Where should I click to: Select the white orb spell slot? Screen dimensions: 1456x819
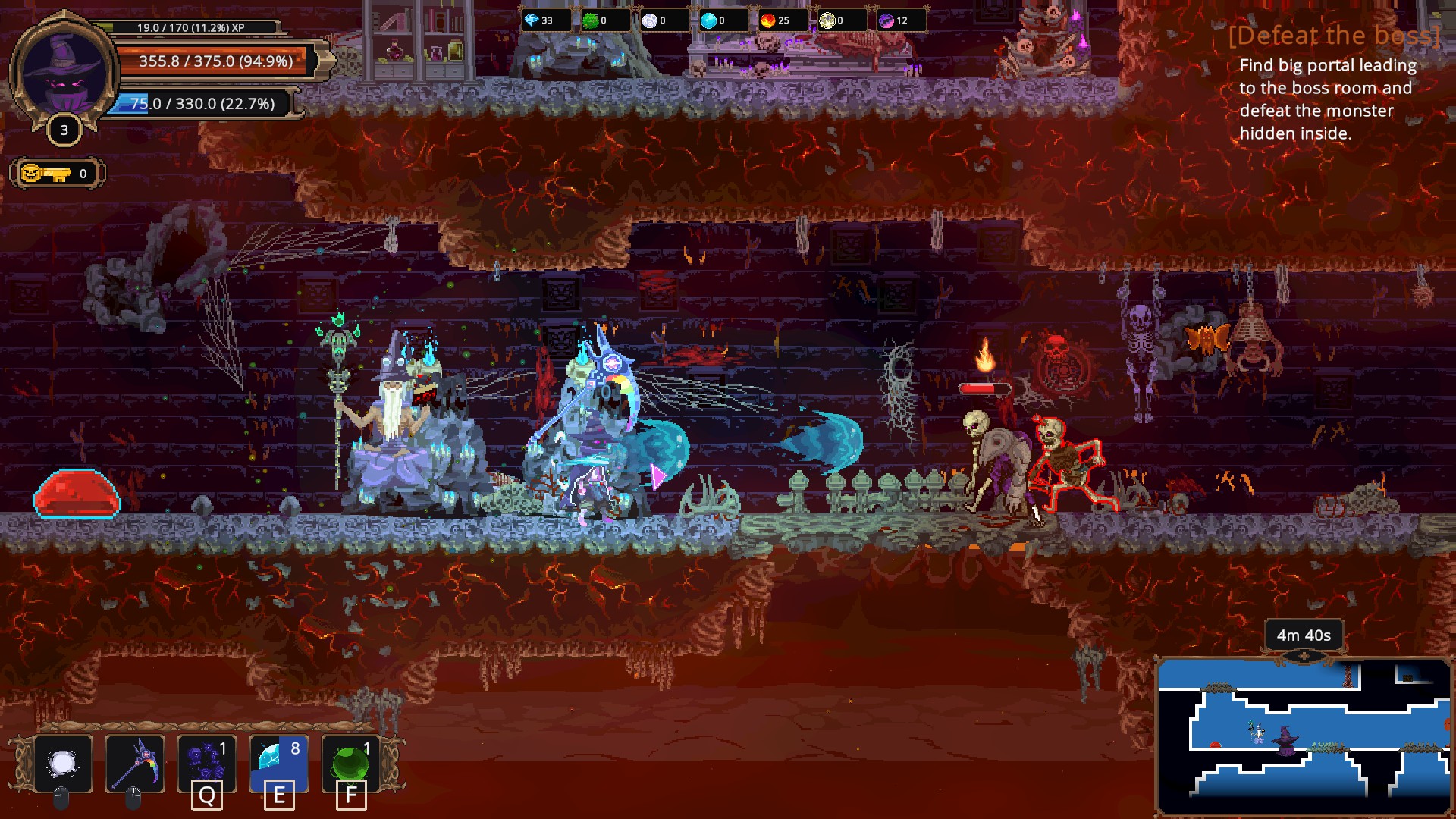[63, 764]
